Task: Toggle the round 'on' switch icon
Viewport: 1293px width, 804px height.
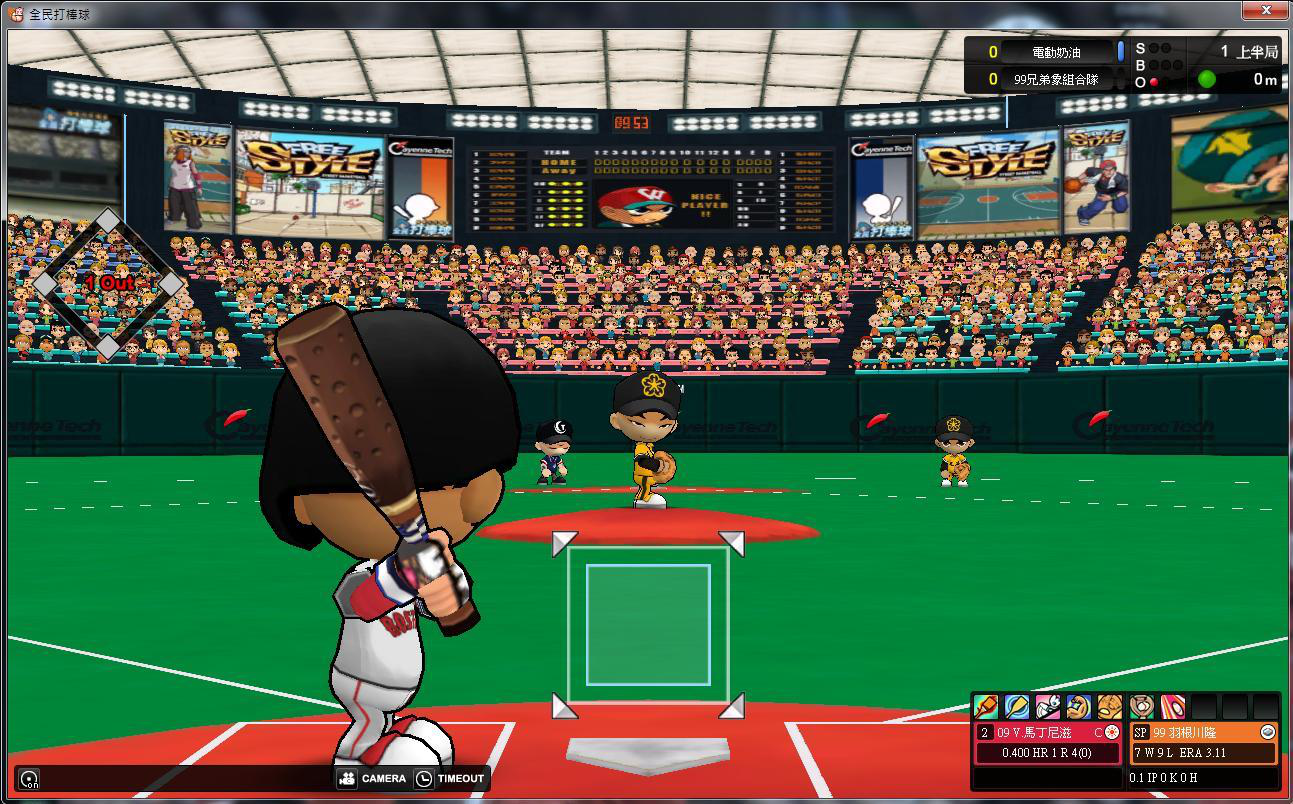Action: (x=30, y=779)
